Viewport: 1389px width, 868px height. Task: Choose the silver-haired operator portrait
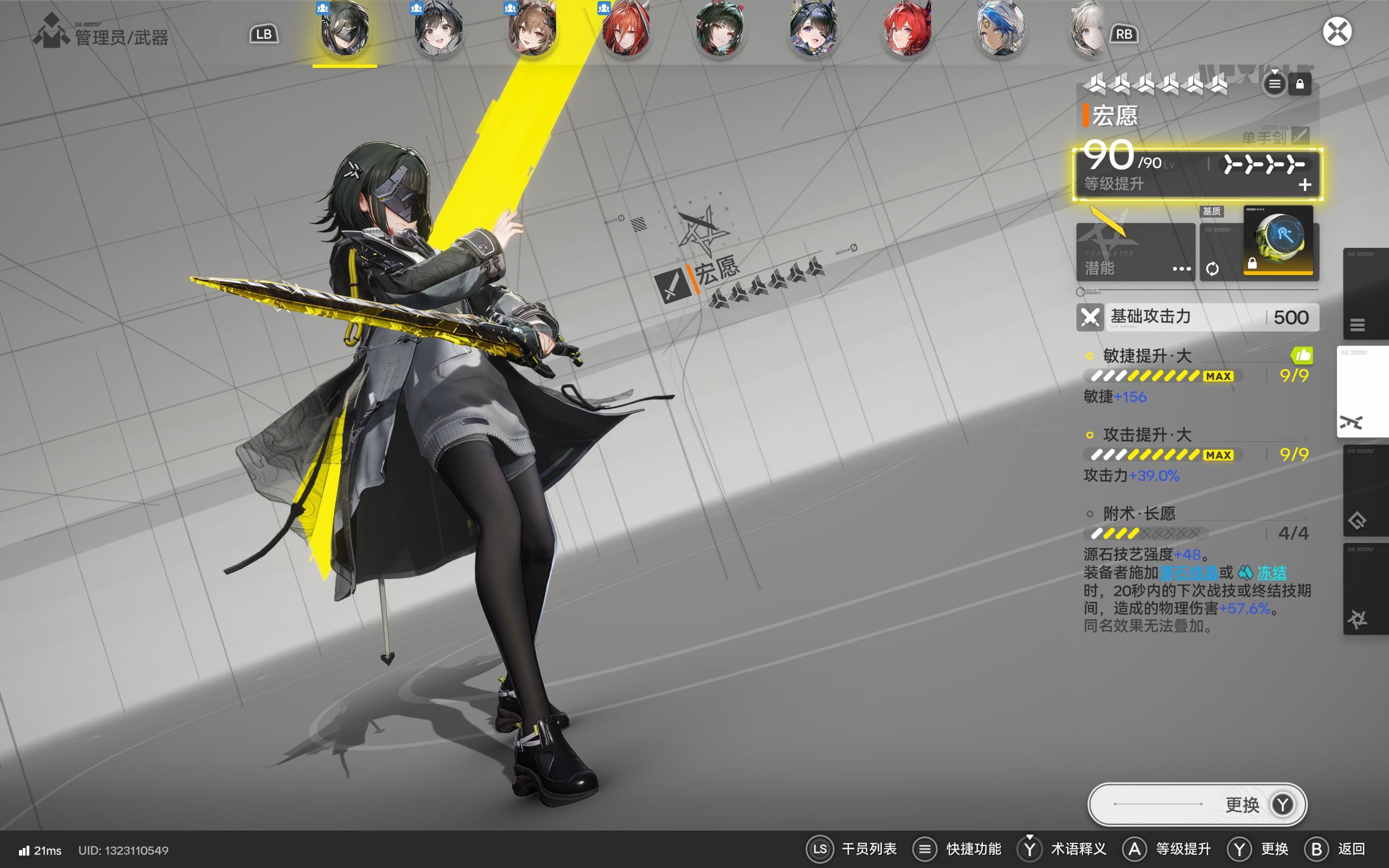tap(1088, 30)
